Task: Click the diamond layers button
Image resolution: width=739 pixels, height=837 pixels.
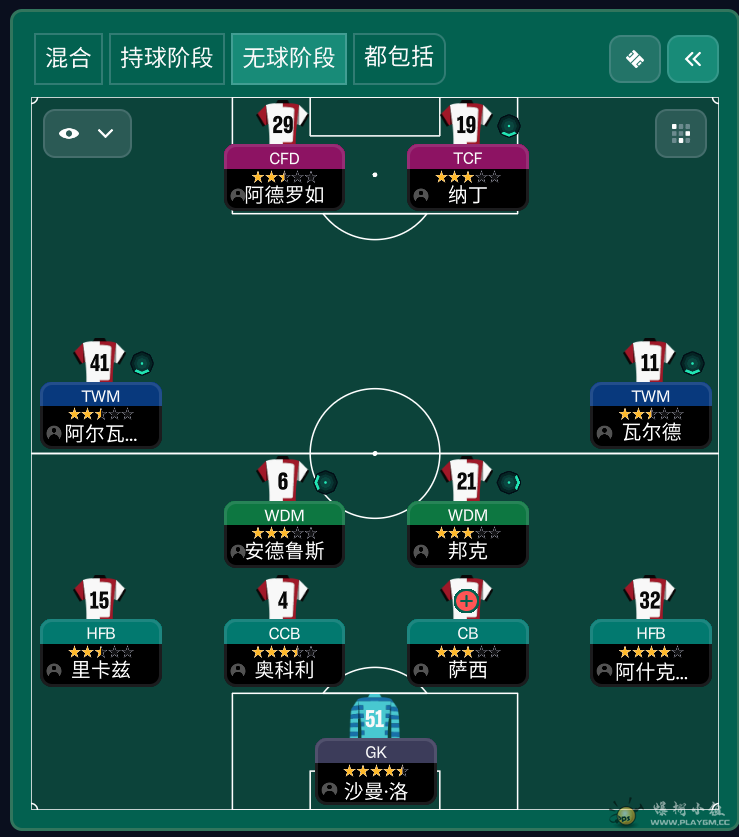Action: 634,59
